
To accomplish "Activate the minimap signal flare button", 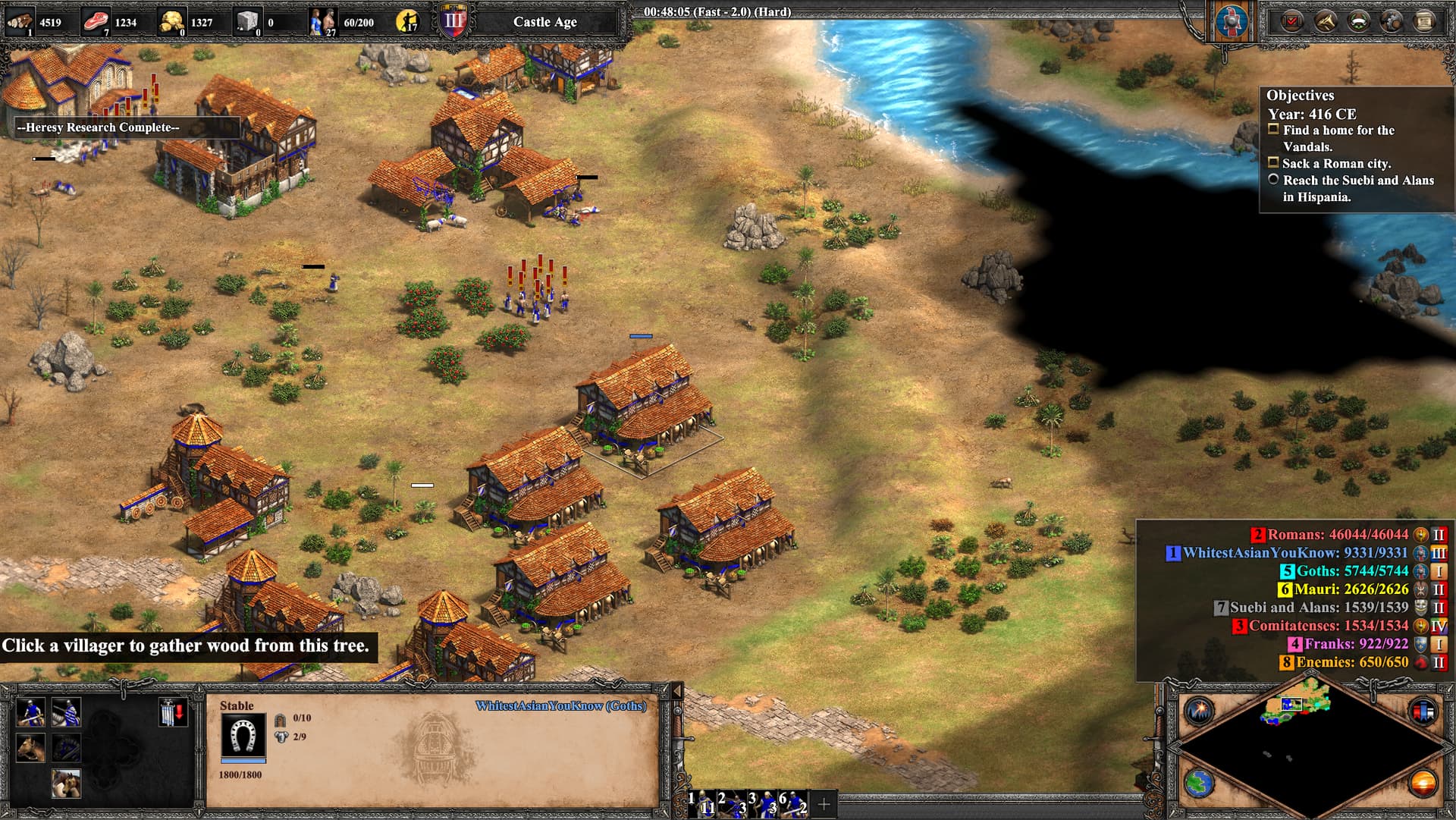I will point(1200,711).
